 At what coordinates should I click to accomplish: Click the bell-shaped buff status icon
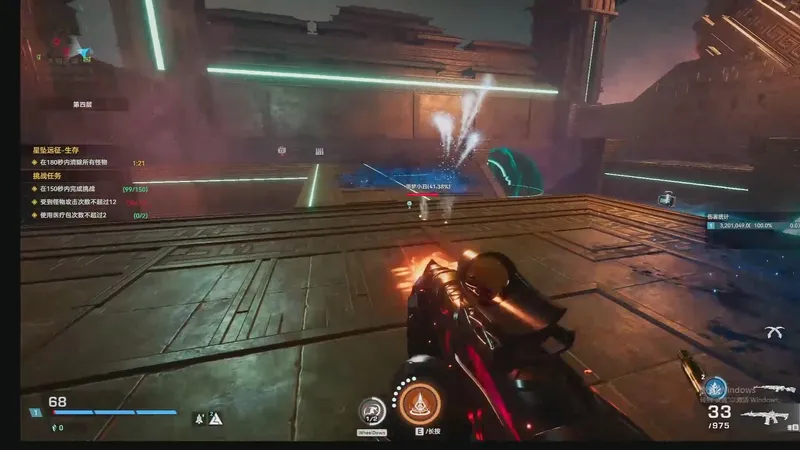pyautogui.click(x=200, y=418)
